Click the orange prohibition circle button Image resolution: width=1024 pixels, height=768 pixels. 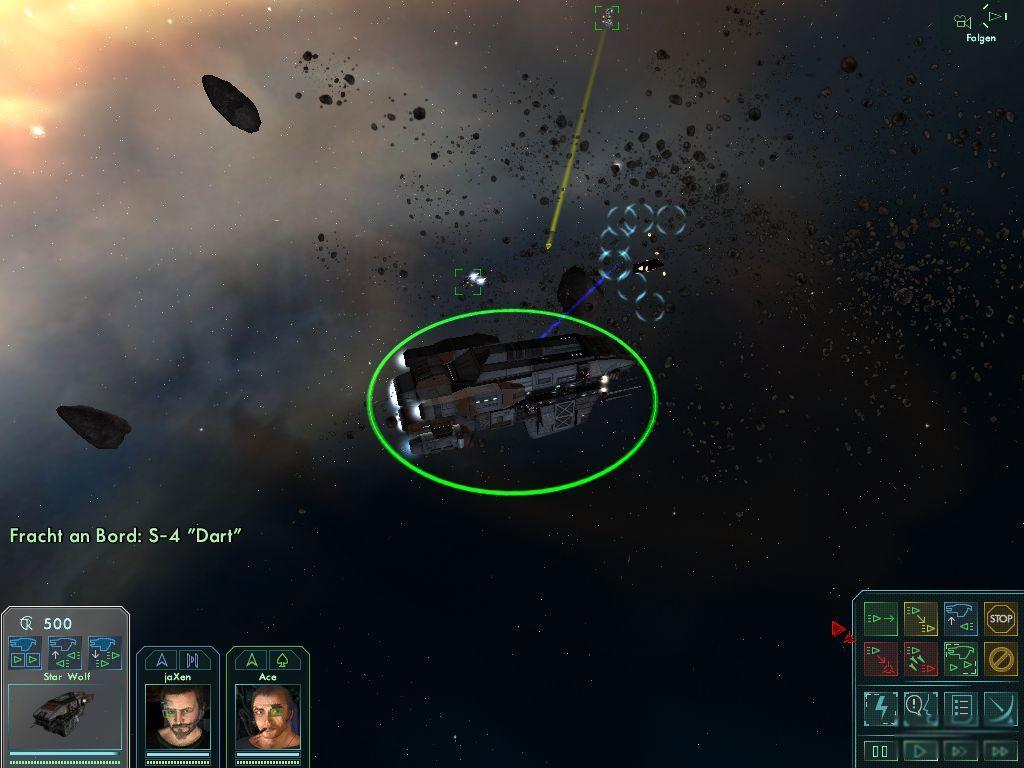tap(1000, 659)
